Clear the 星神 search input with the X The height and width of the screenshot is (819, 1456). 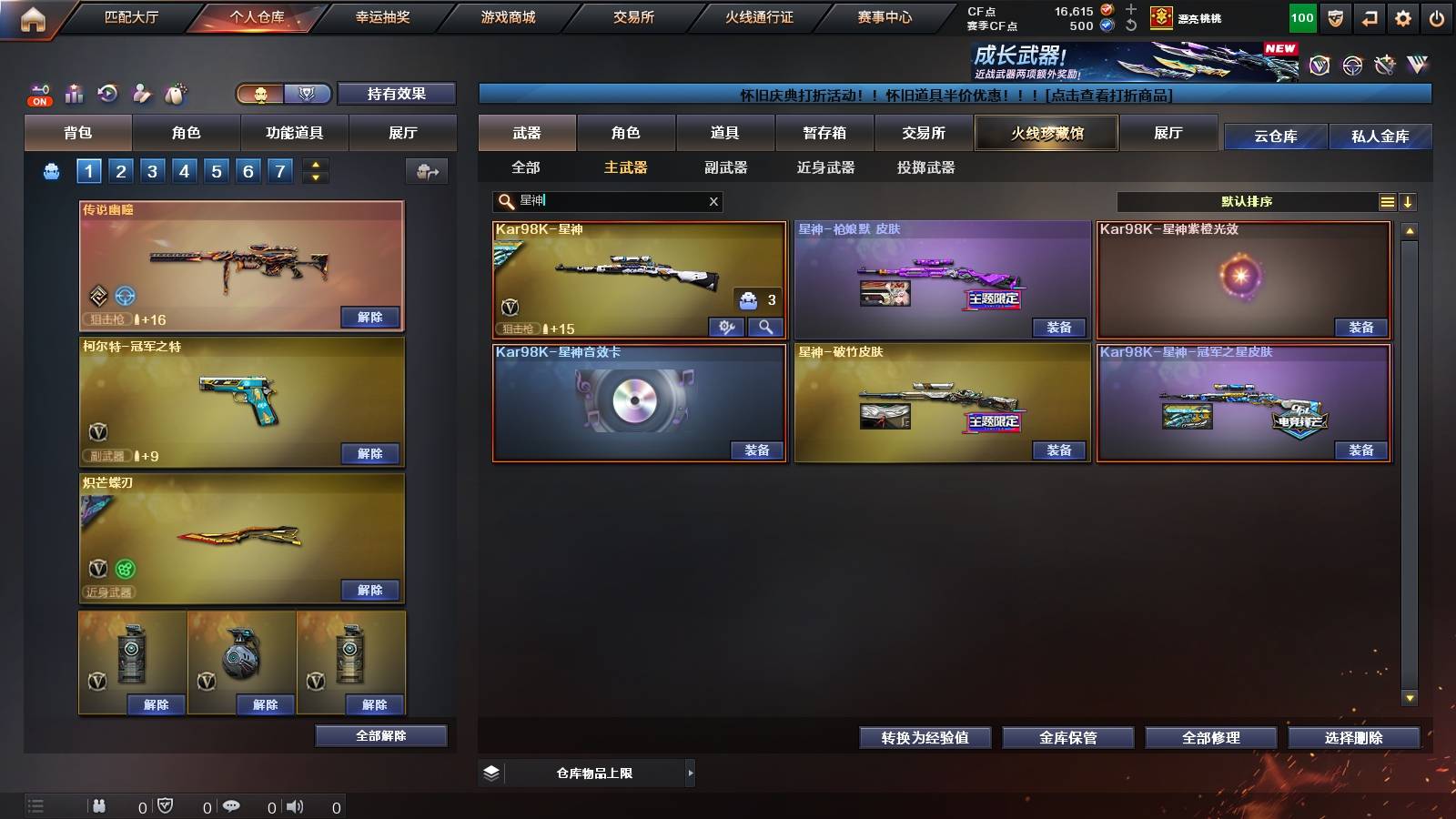coord(713,202)
